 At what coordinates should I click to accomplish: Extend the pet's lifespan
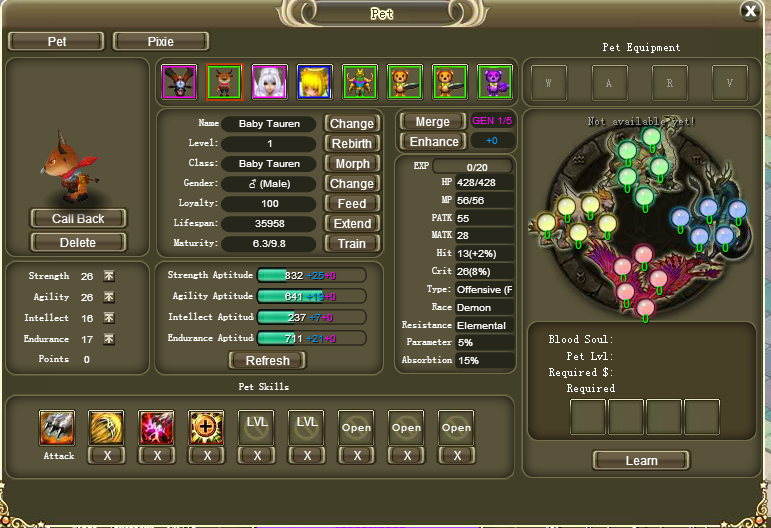point(352,223)
